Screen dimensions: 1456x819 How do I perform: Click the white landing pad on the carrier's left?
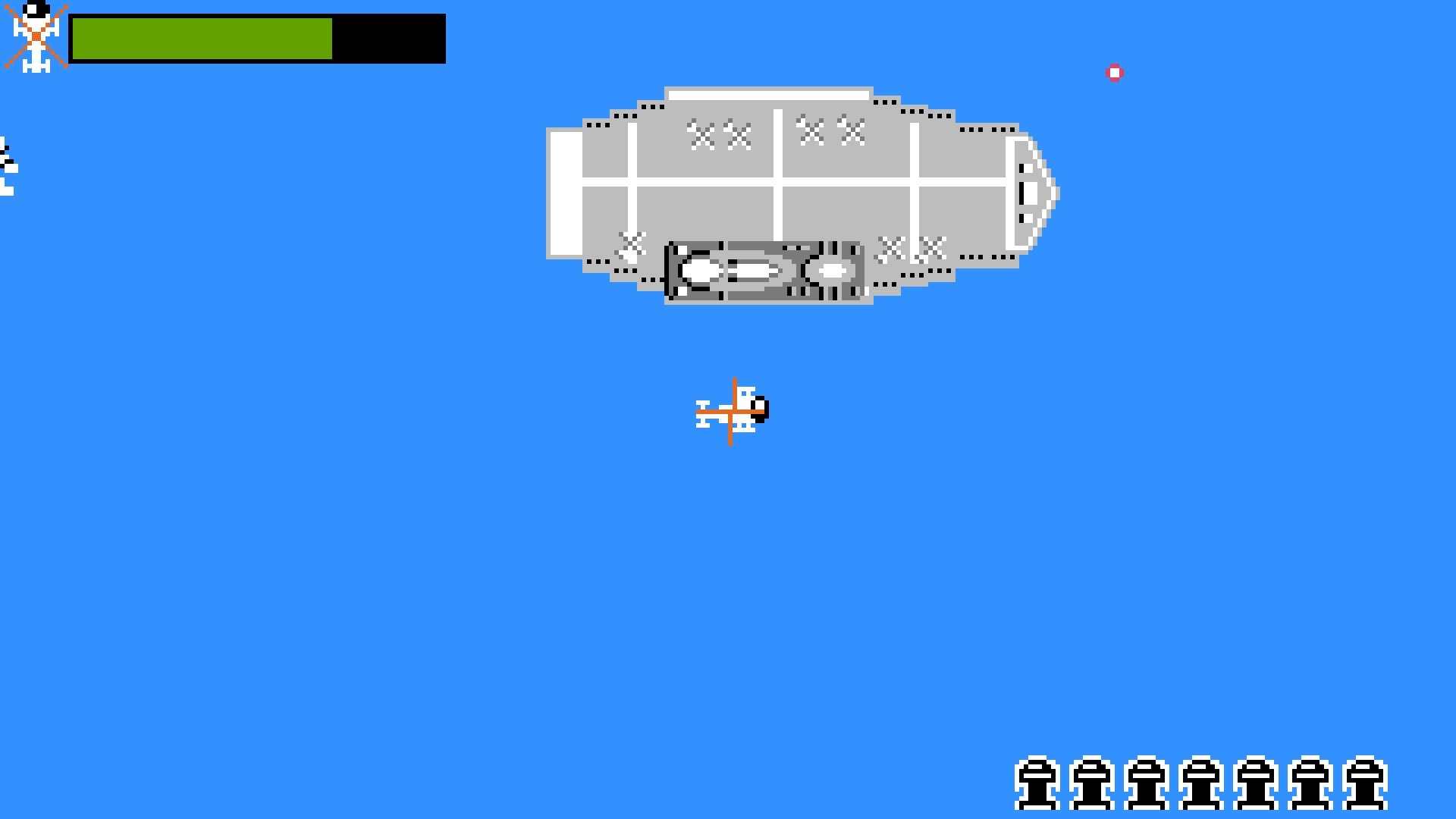tap(565, 193)
